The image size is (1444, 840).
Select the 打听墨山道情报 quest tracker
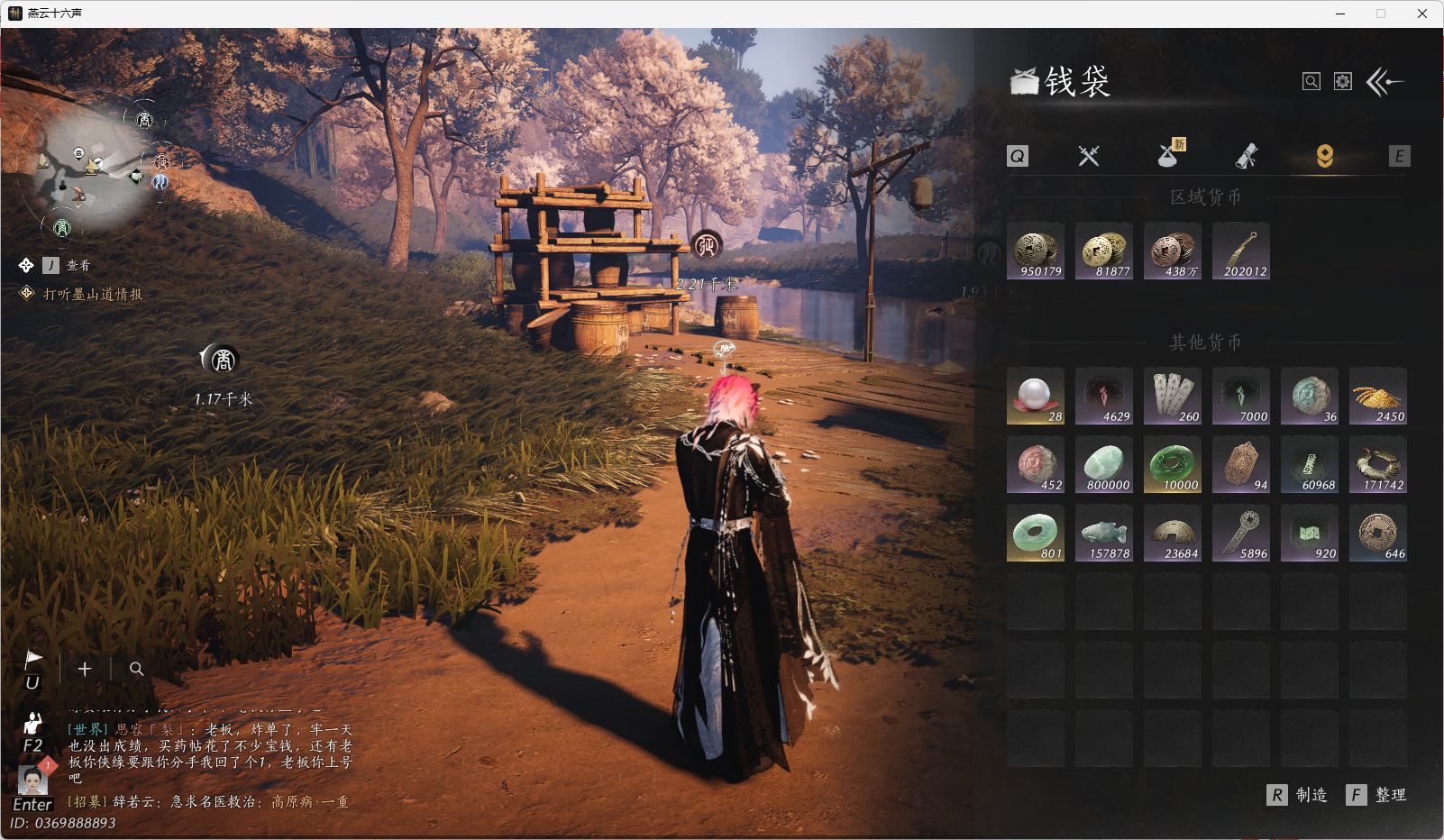click(93, 294)
